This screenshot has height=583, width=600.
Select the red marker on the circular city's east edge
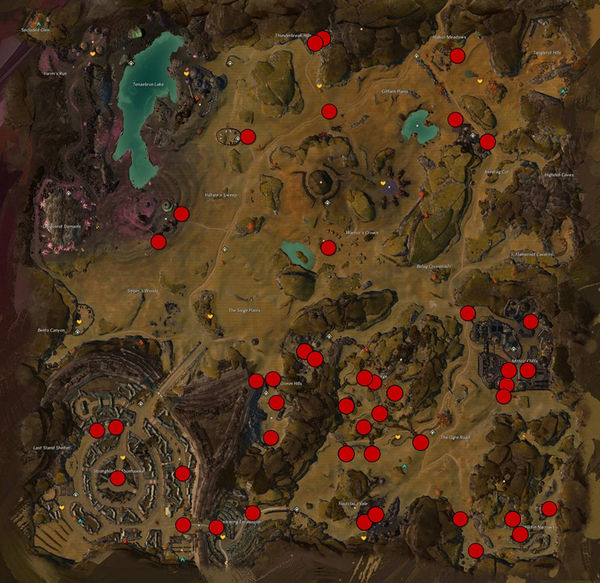point(181,473)
